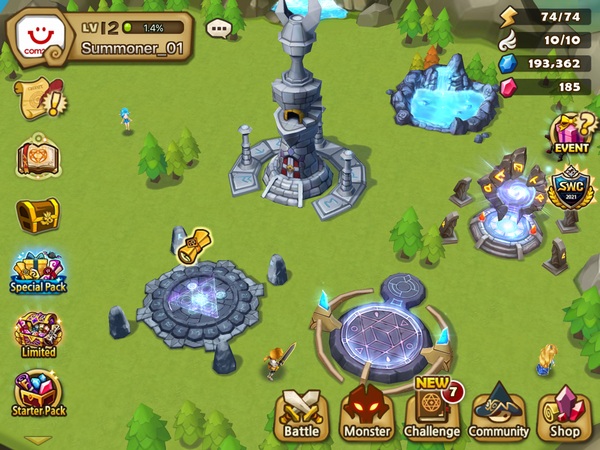This screenshot has height=450, width=600.
Task: Open the Limited chest offer
Action: pyautogui.click(x=38, y=334)
